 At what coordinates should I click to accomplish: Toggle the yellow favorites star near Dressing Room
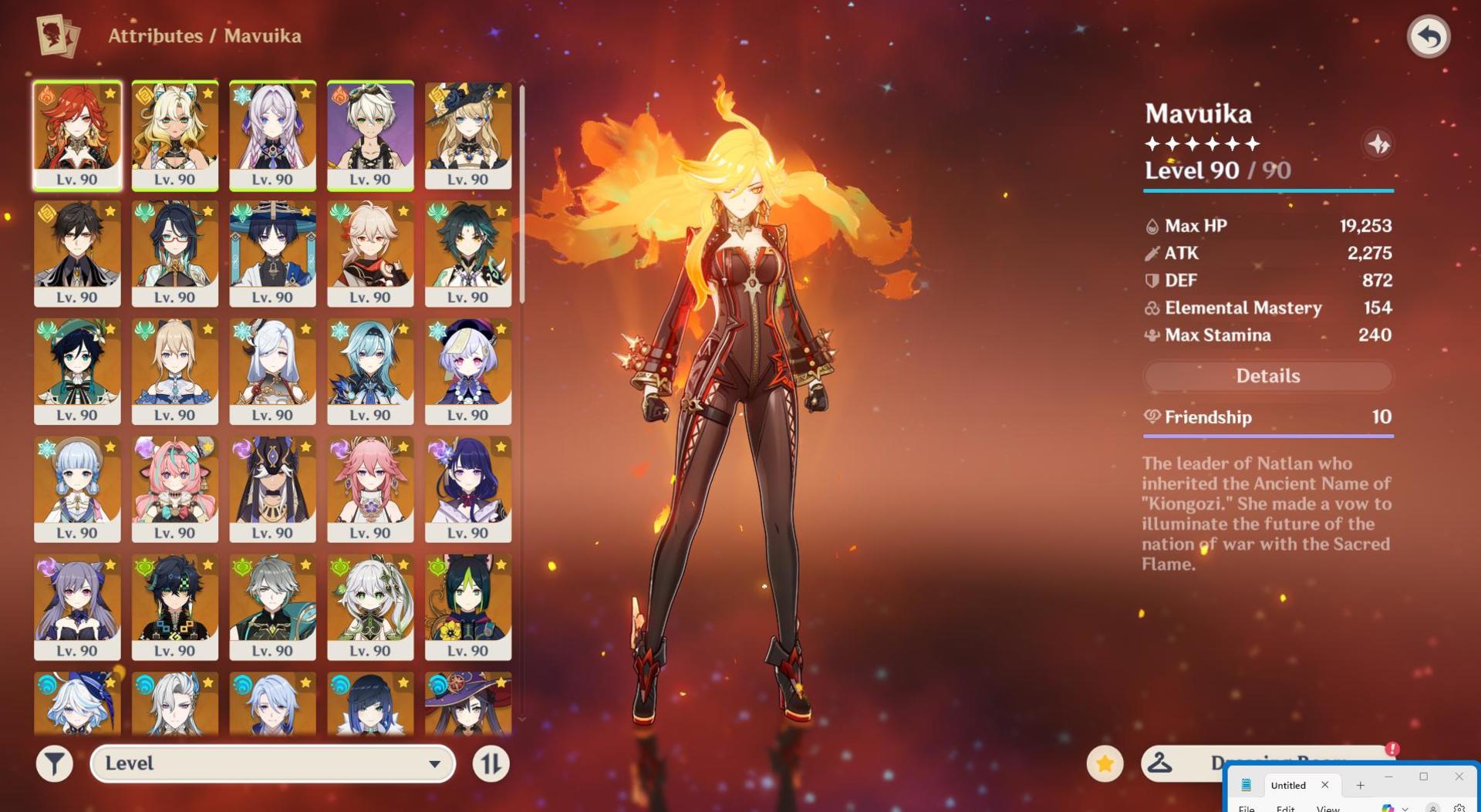tap(1105, 763)
